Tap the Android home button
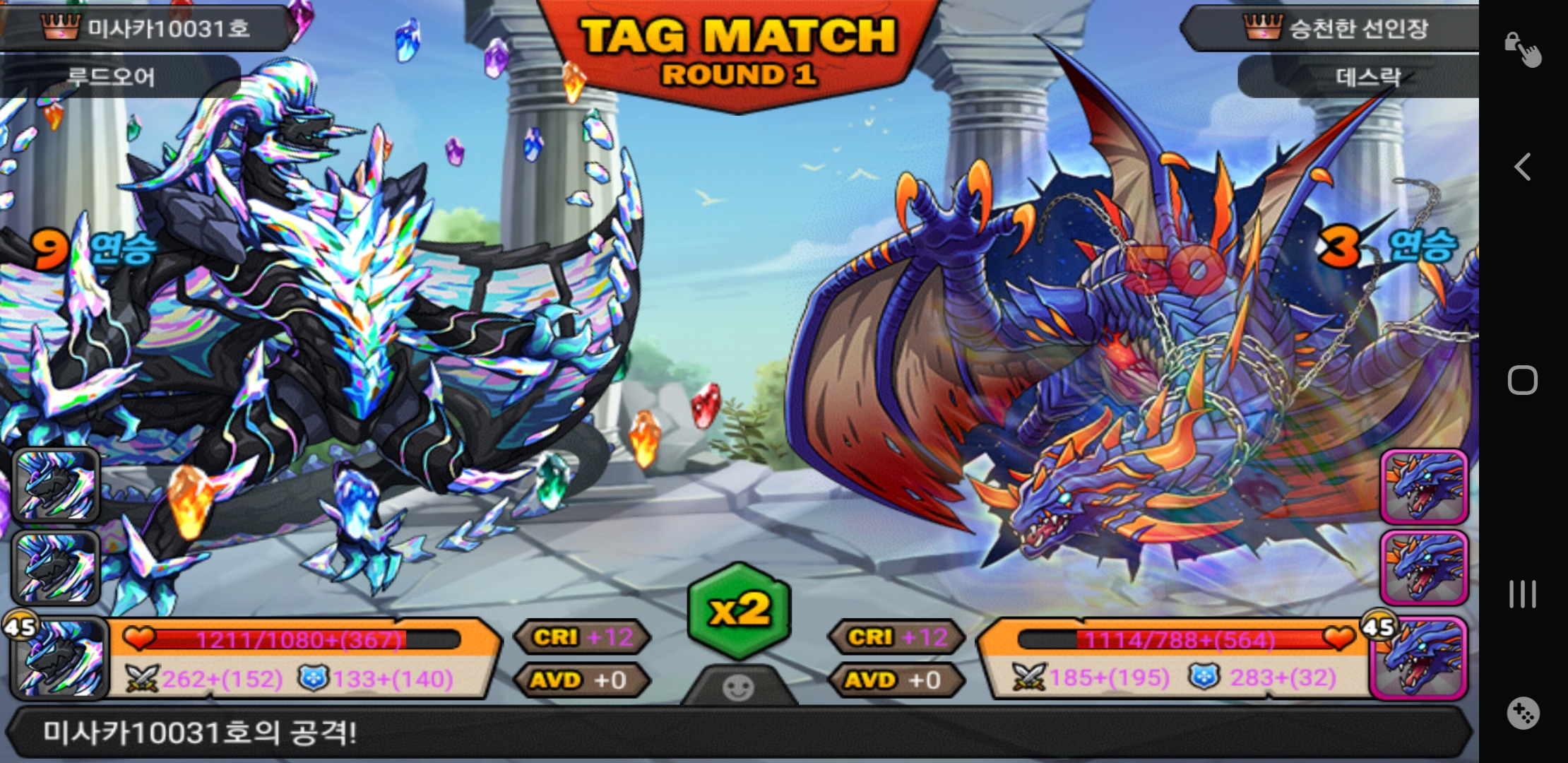The image size is (1568, 763). [1523, 380]
